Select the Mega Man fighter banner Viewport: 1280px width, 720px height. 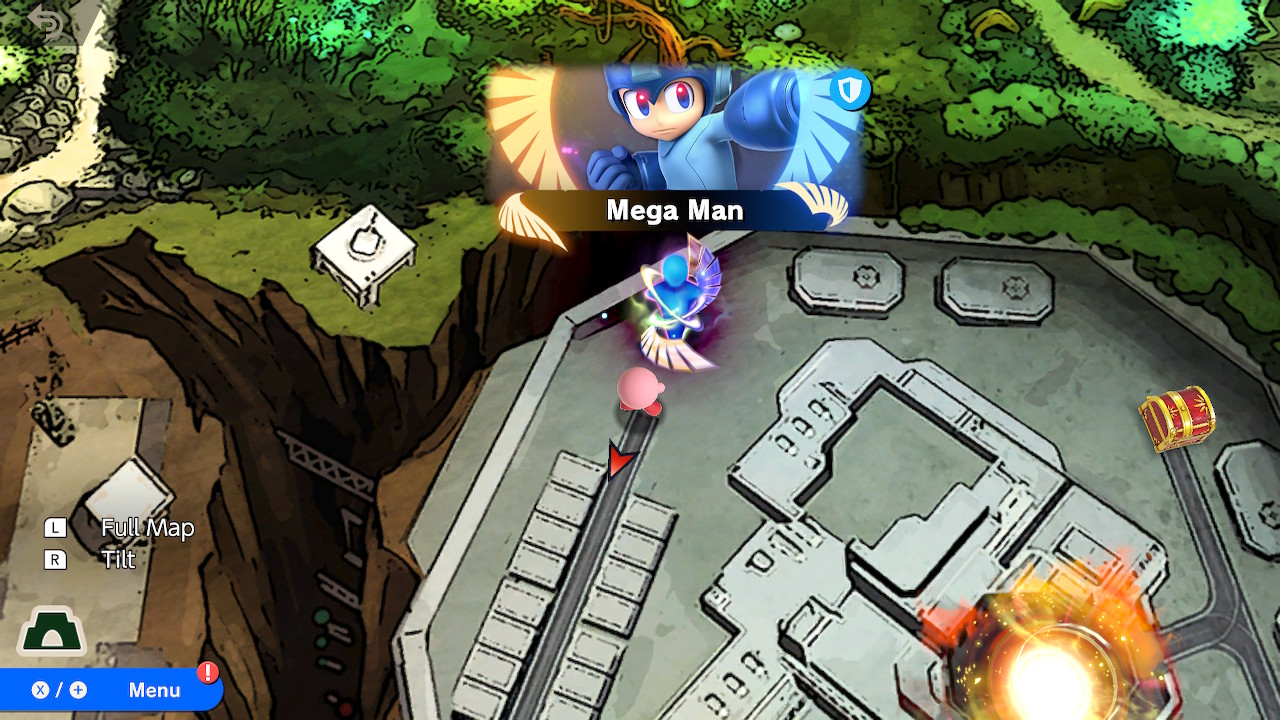pos(674,150)
